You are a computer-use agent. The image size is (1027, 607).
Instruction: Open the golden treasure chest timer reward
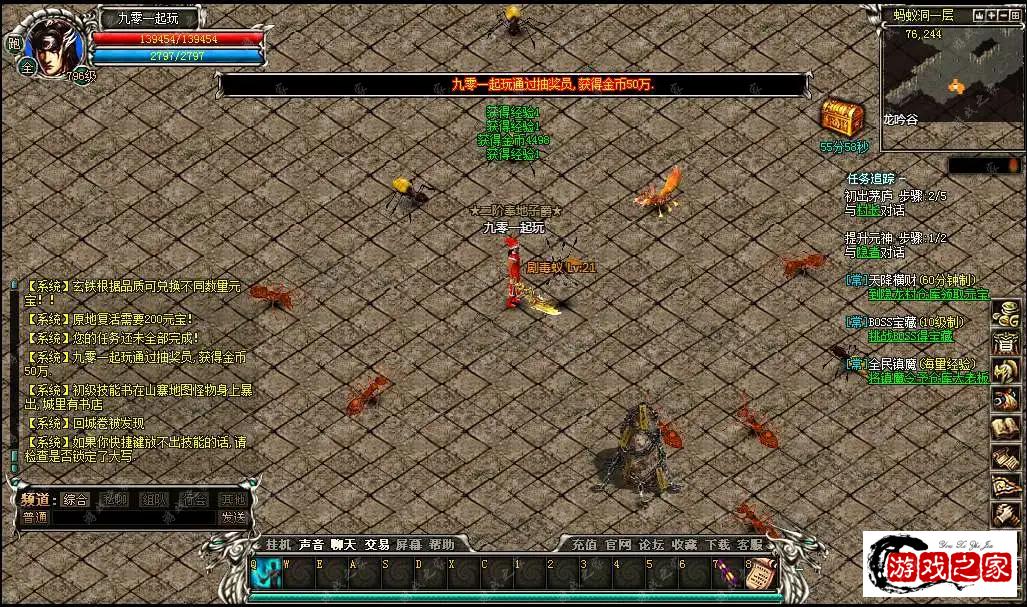[842, 117]
